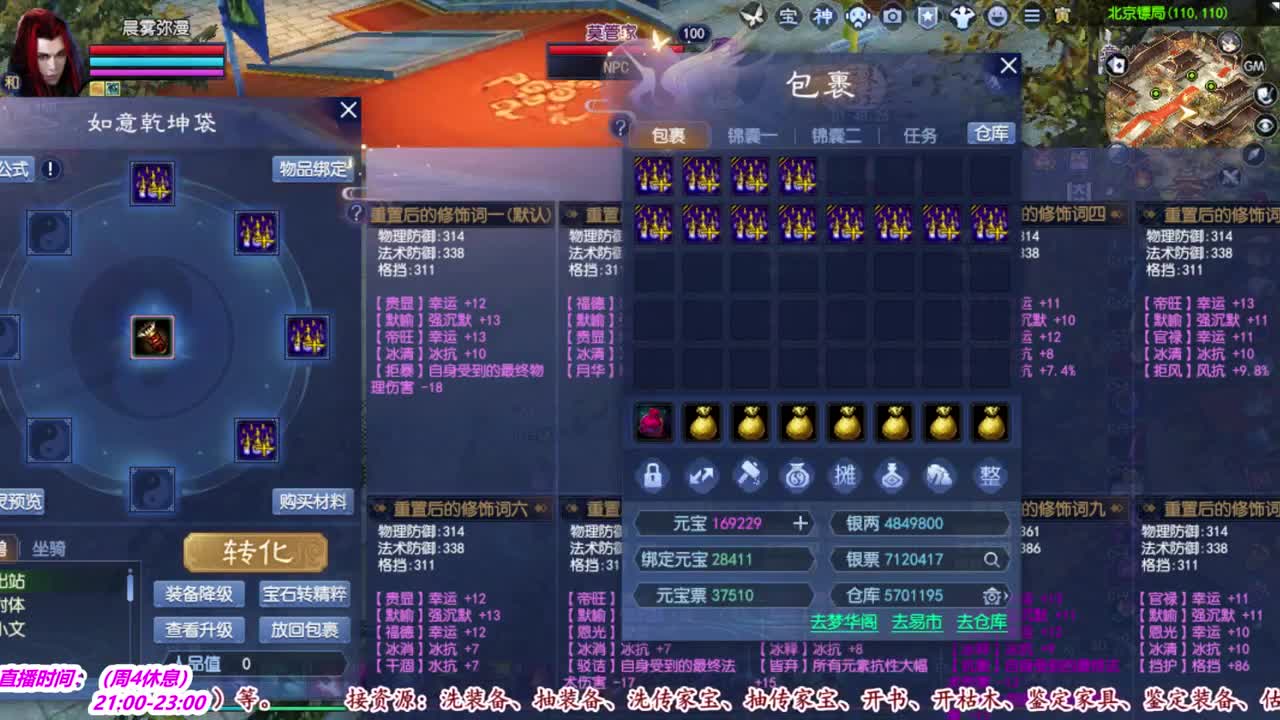Take a screenshot with the camera icon
1280x720 pixels.
point(893,17)
